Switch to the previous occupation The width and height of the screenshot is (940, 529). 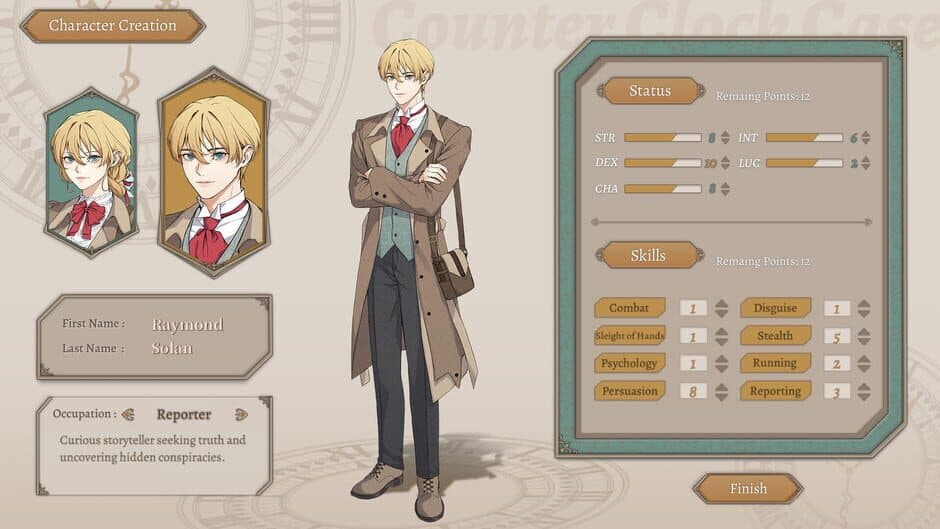pyautogui.click(x=127, y=414)
